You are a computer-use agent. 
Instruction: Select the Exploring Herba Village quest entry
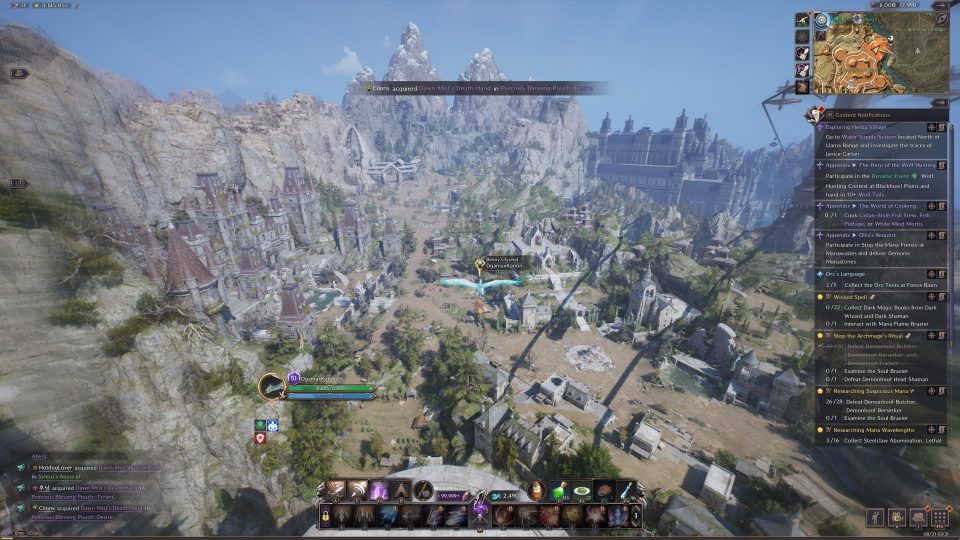tap(860, 127)
